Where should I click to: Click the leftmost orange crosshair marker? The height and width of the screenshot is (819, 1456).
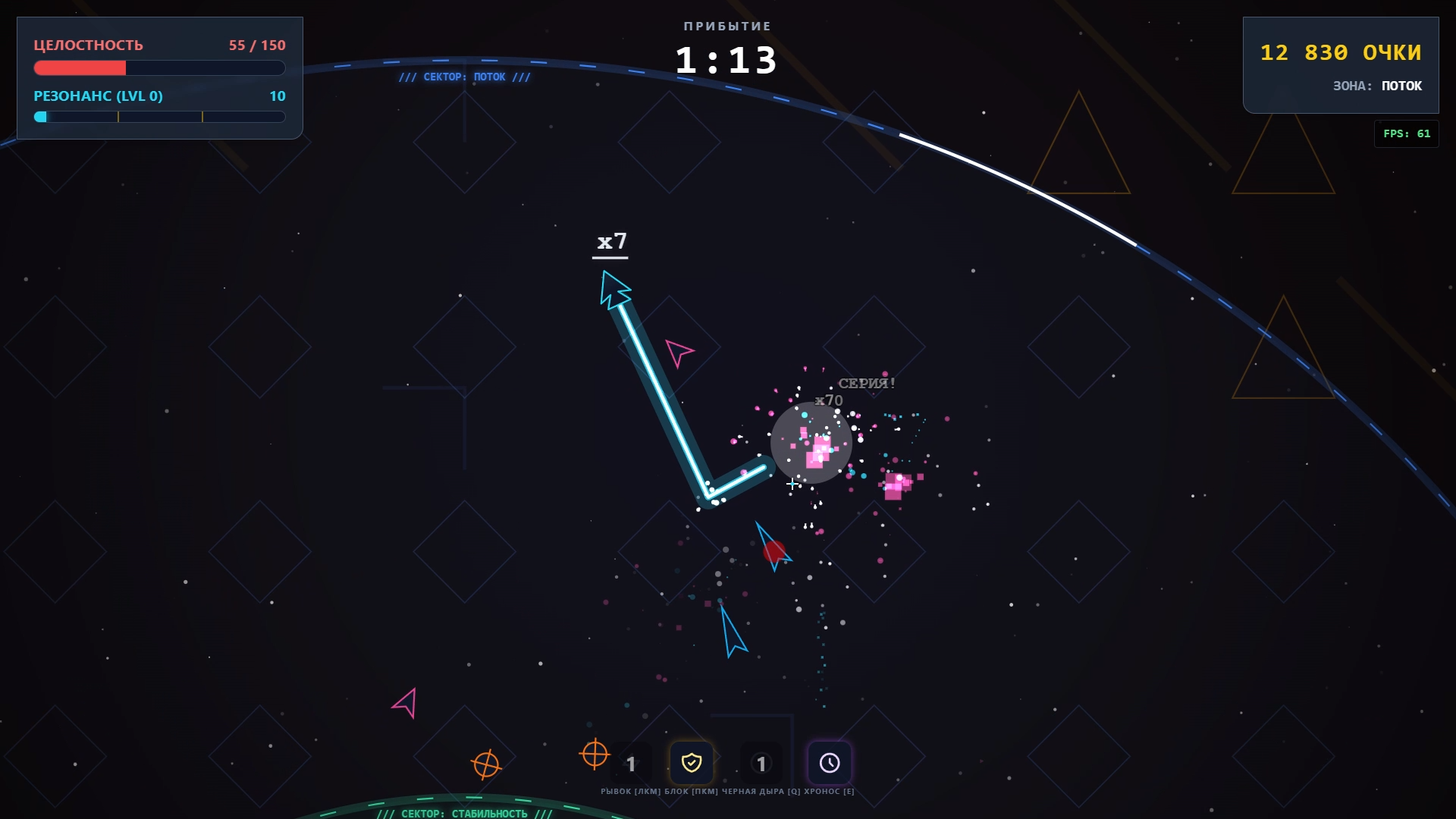488,764
